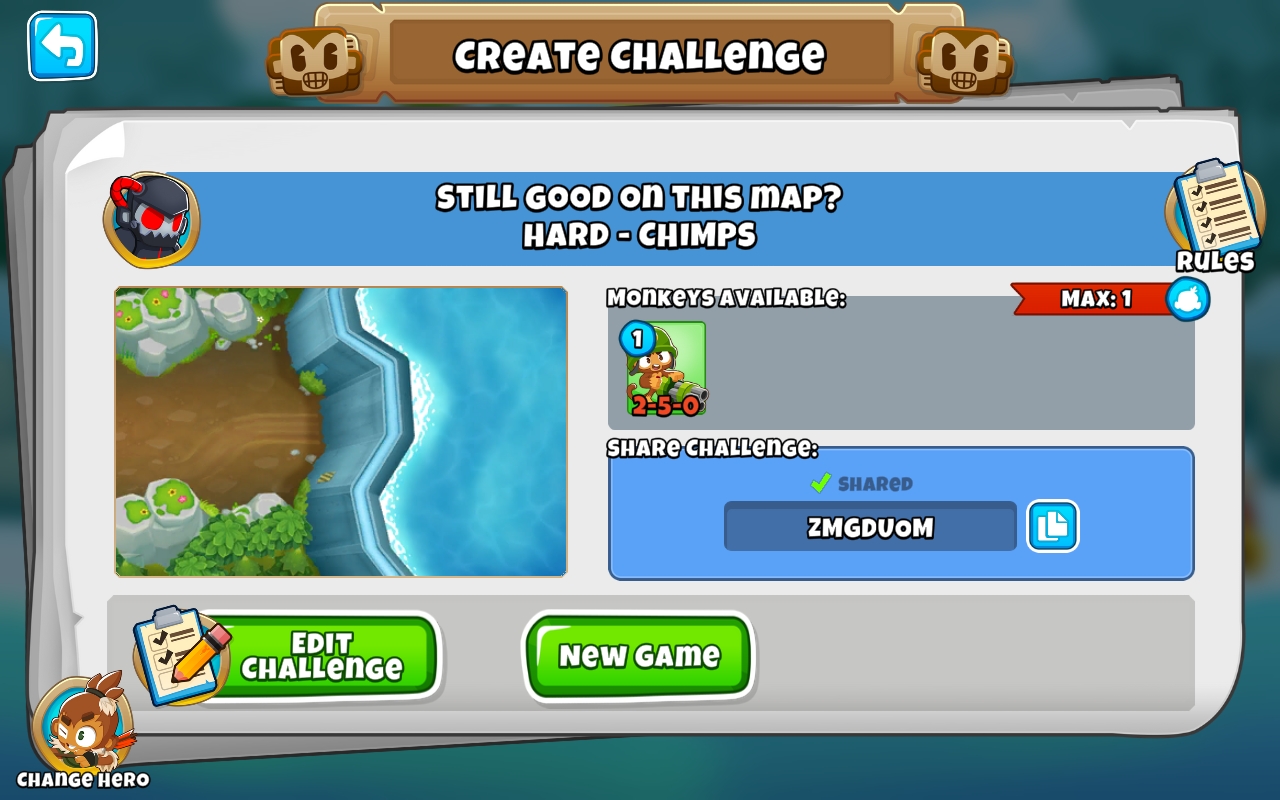The height and width of the screenshot is (800, 1280).
Task: Copy the challenge code
Action: click(1052, 526)
